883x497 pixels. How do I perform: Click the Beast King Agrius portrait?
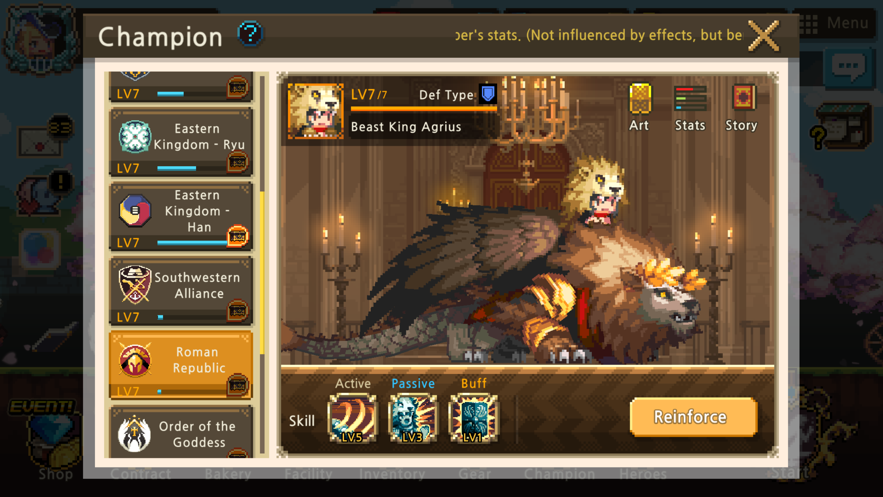315,110
